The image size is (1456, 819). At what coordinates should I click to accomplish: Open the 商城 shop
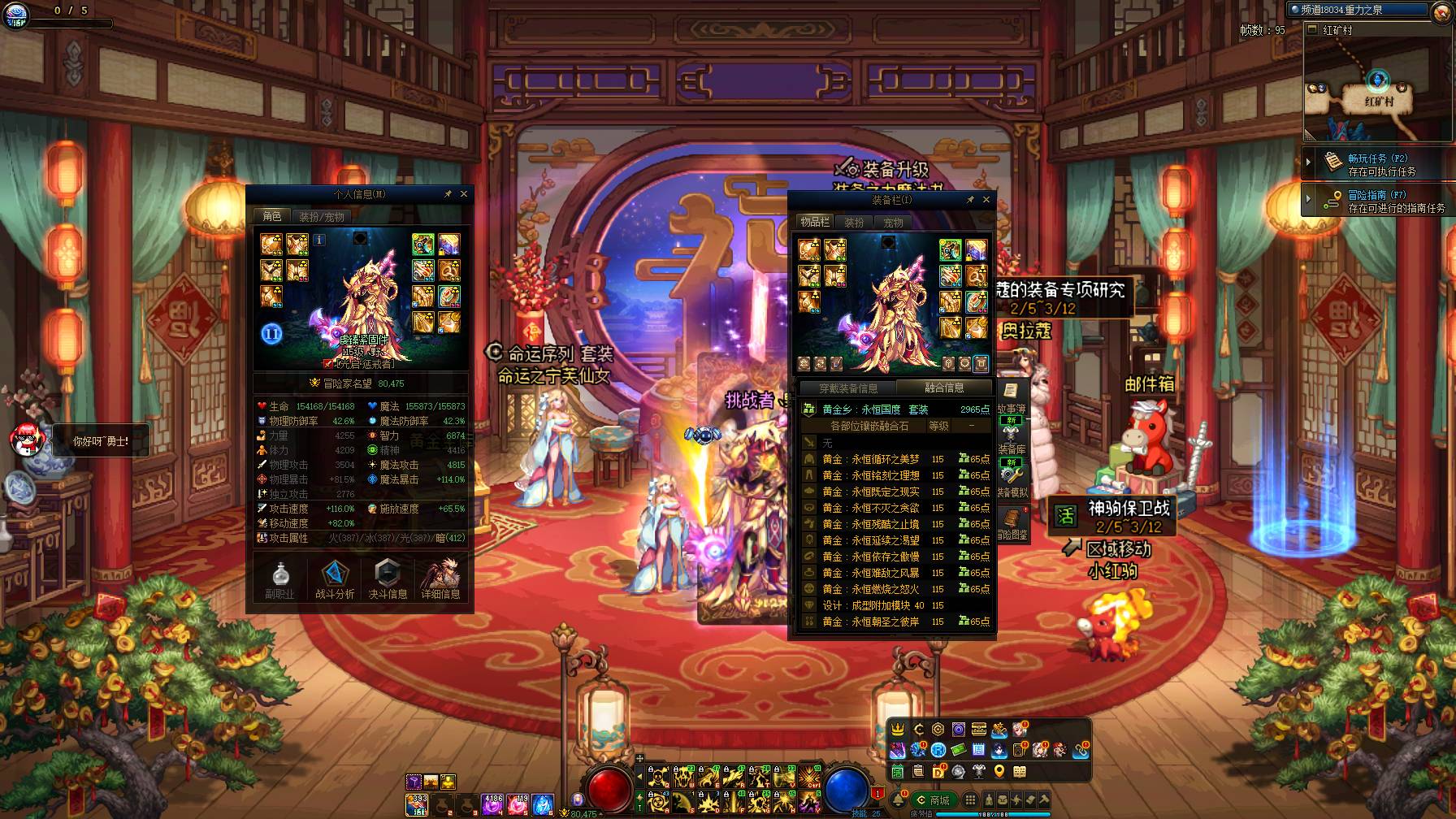tap(933, 800)
